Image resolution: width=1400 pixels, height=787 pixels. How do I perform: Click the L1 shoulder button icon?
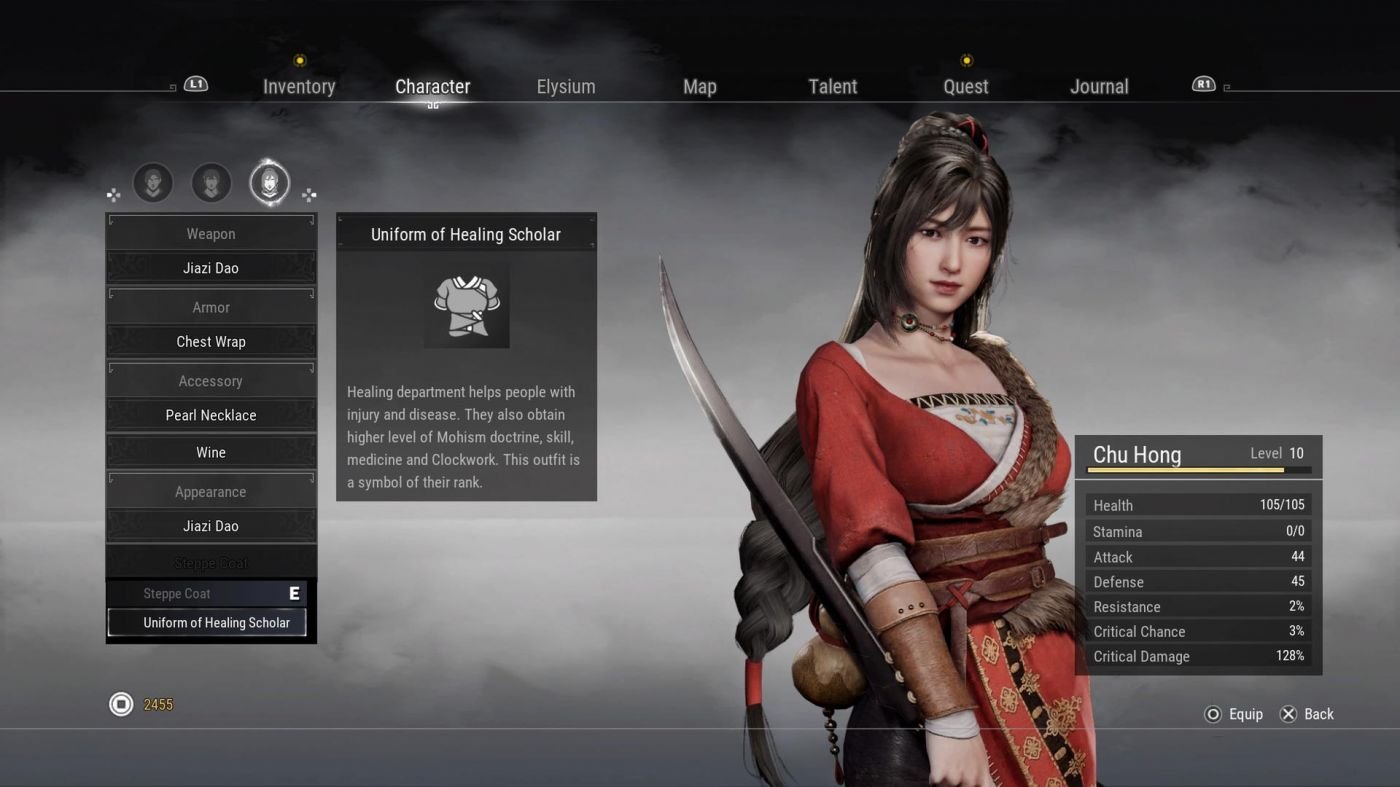[194, 84]
